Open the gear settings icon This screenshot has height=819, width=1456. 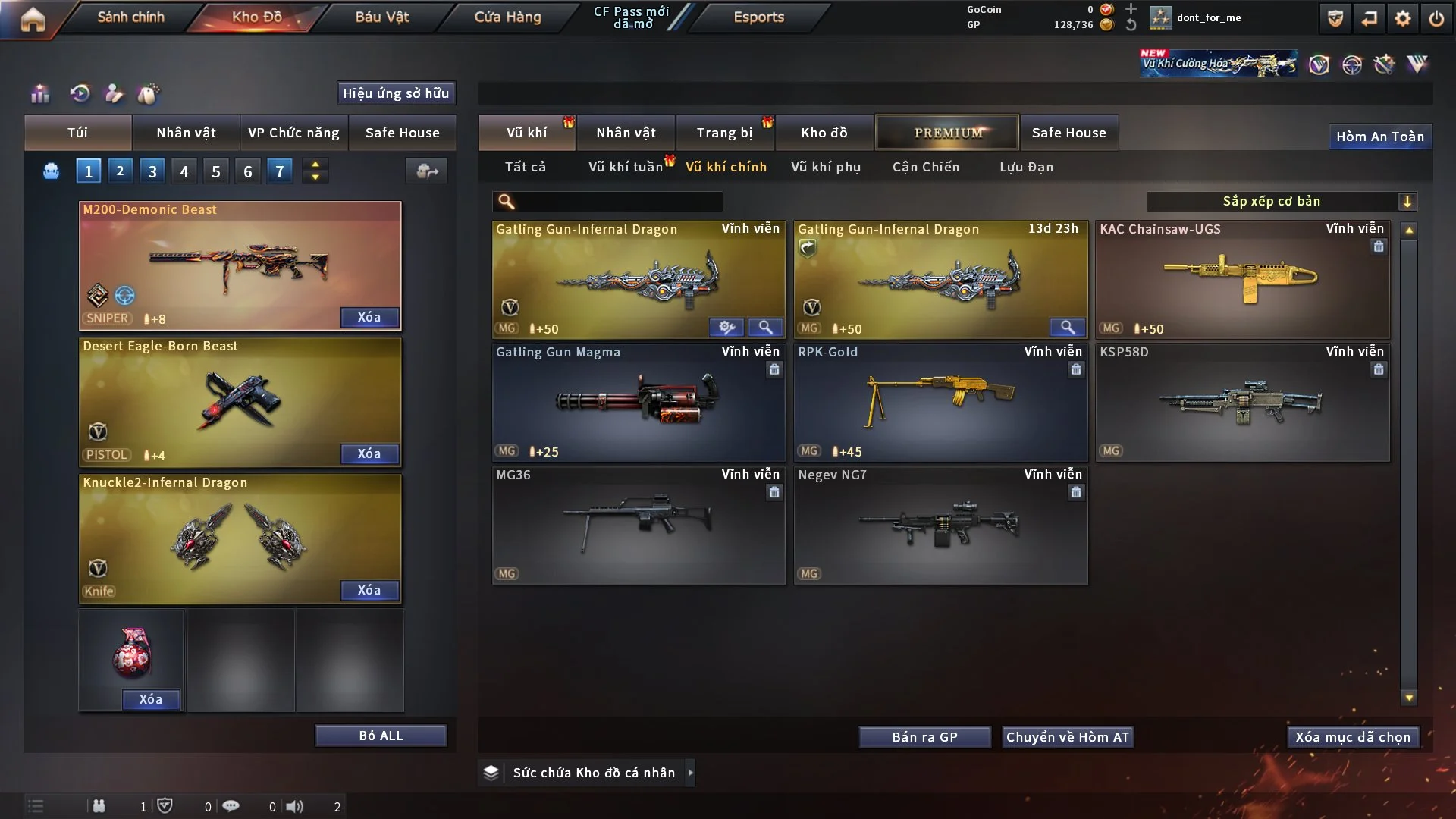coord(1402,18)
